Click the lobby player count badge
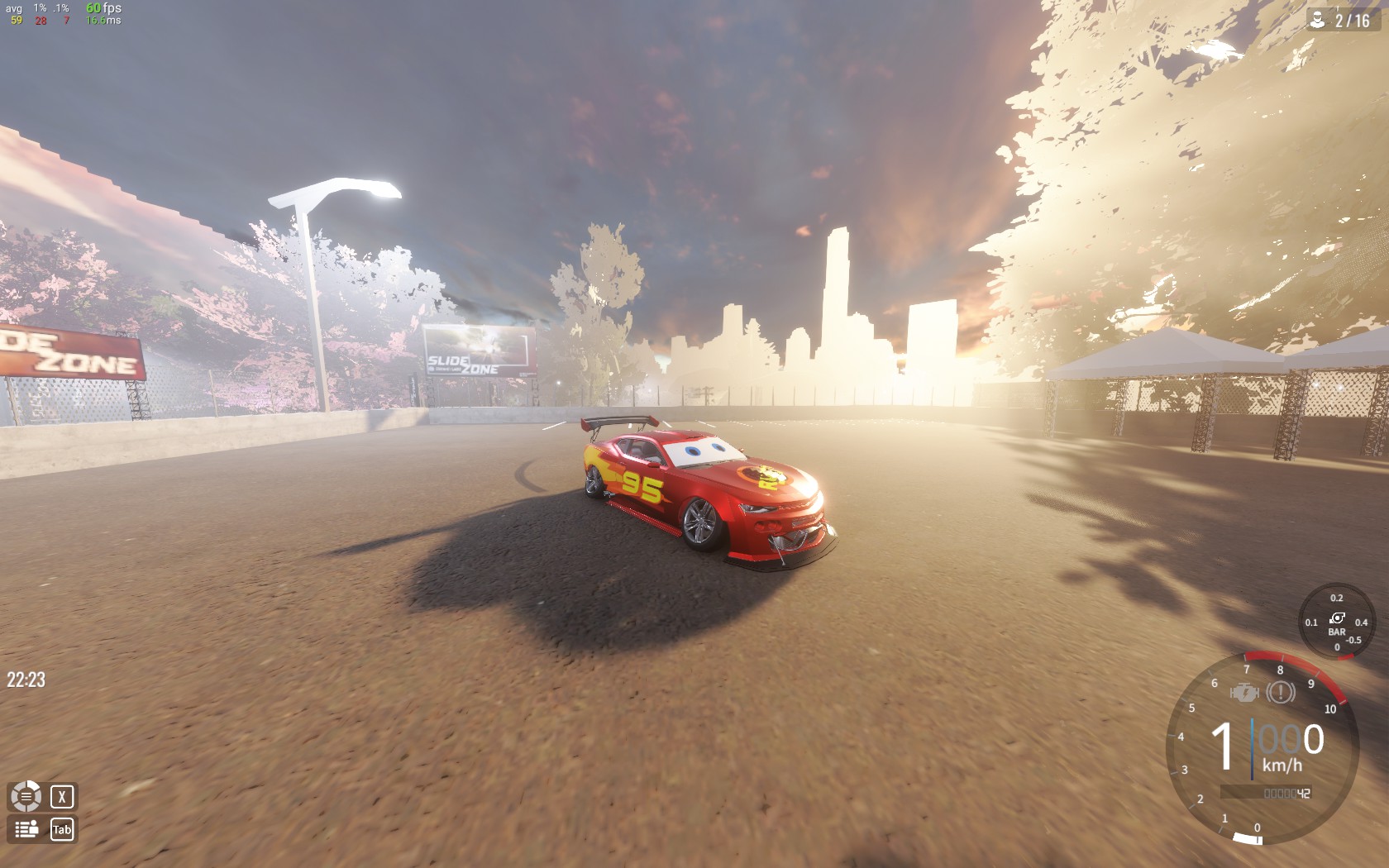Image resolution: width=1389 pixels, height=868 pixels. (1341, 20)
